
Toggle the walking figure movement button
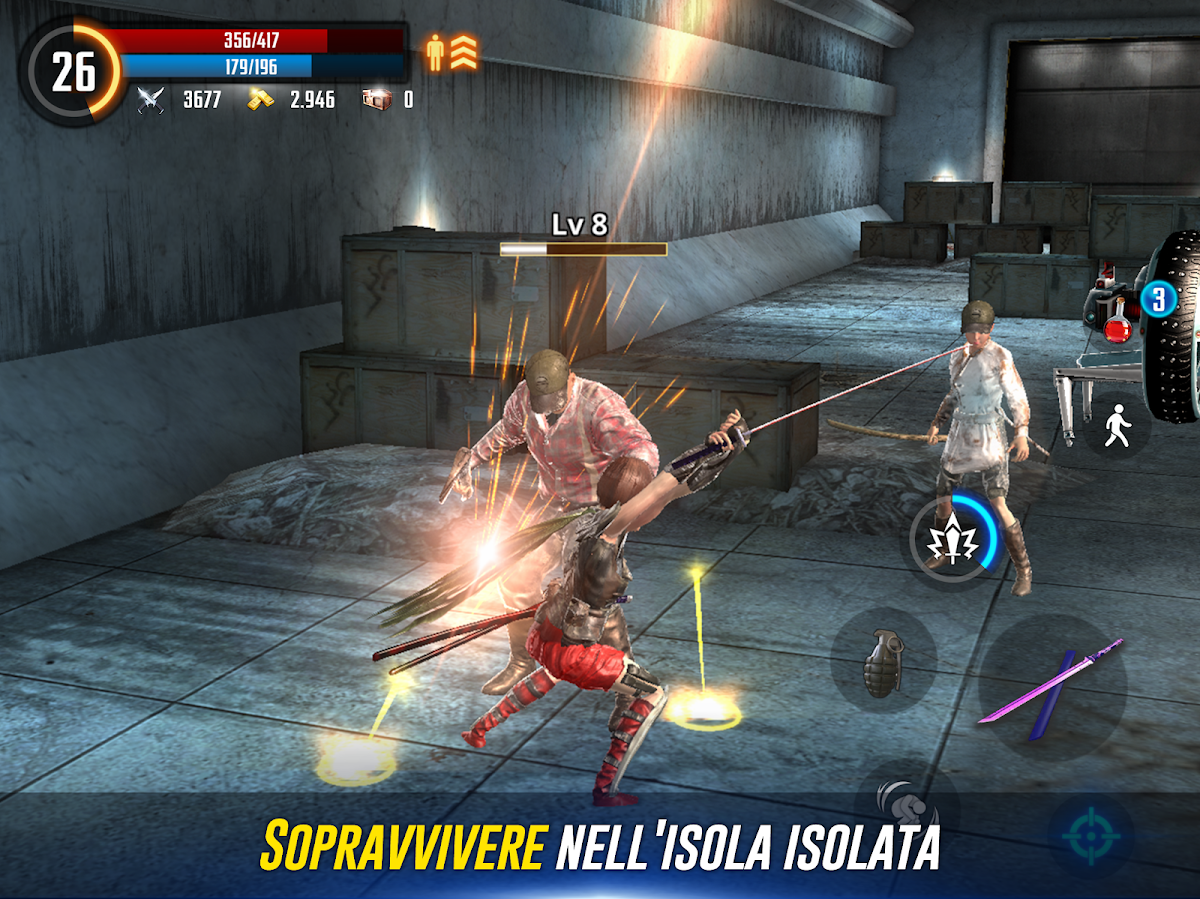click(x=1116, y=428)
